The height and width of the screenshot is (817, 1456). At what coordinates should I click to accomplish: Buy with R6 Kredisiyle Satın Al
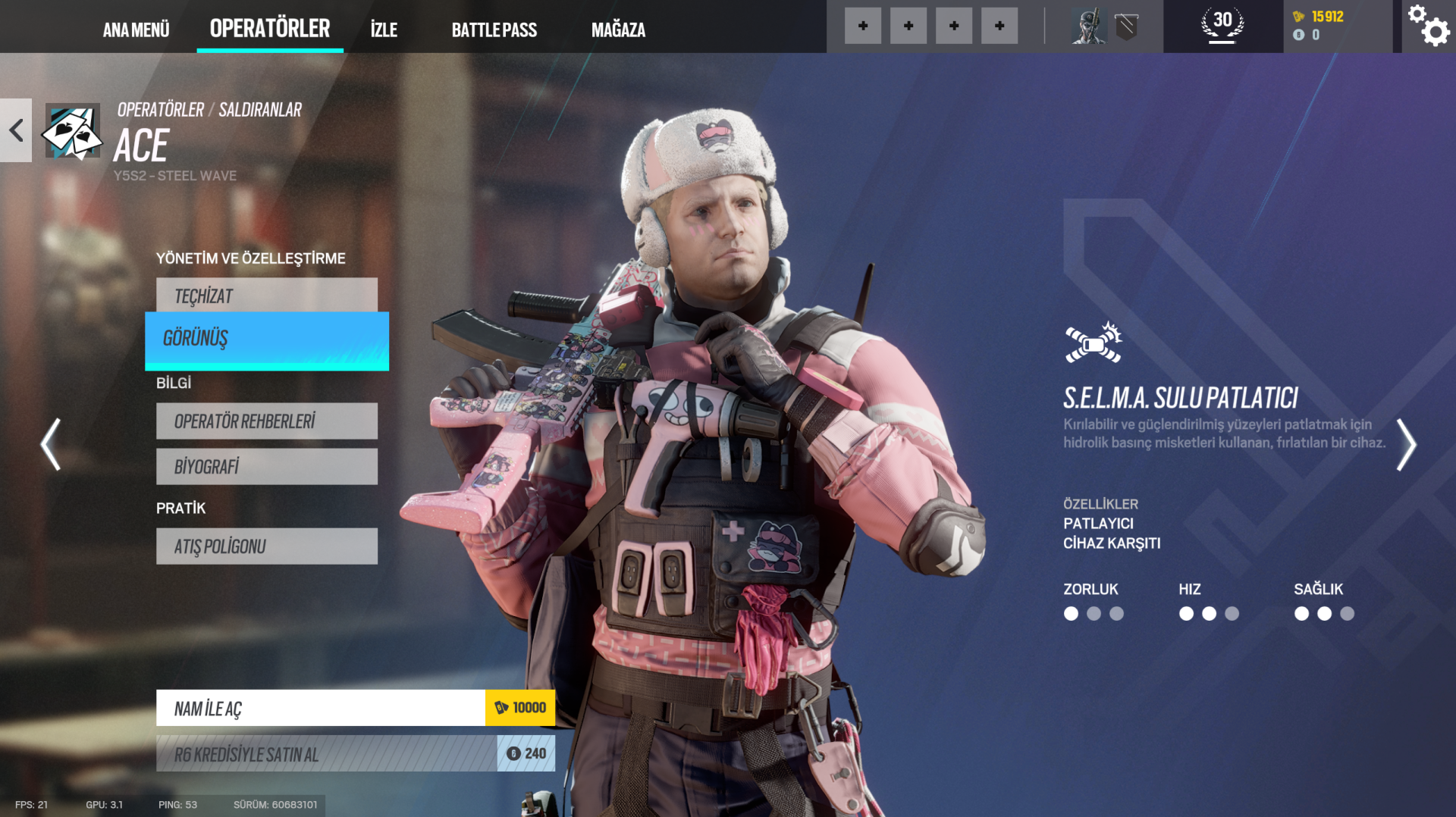point(355,754)
